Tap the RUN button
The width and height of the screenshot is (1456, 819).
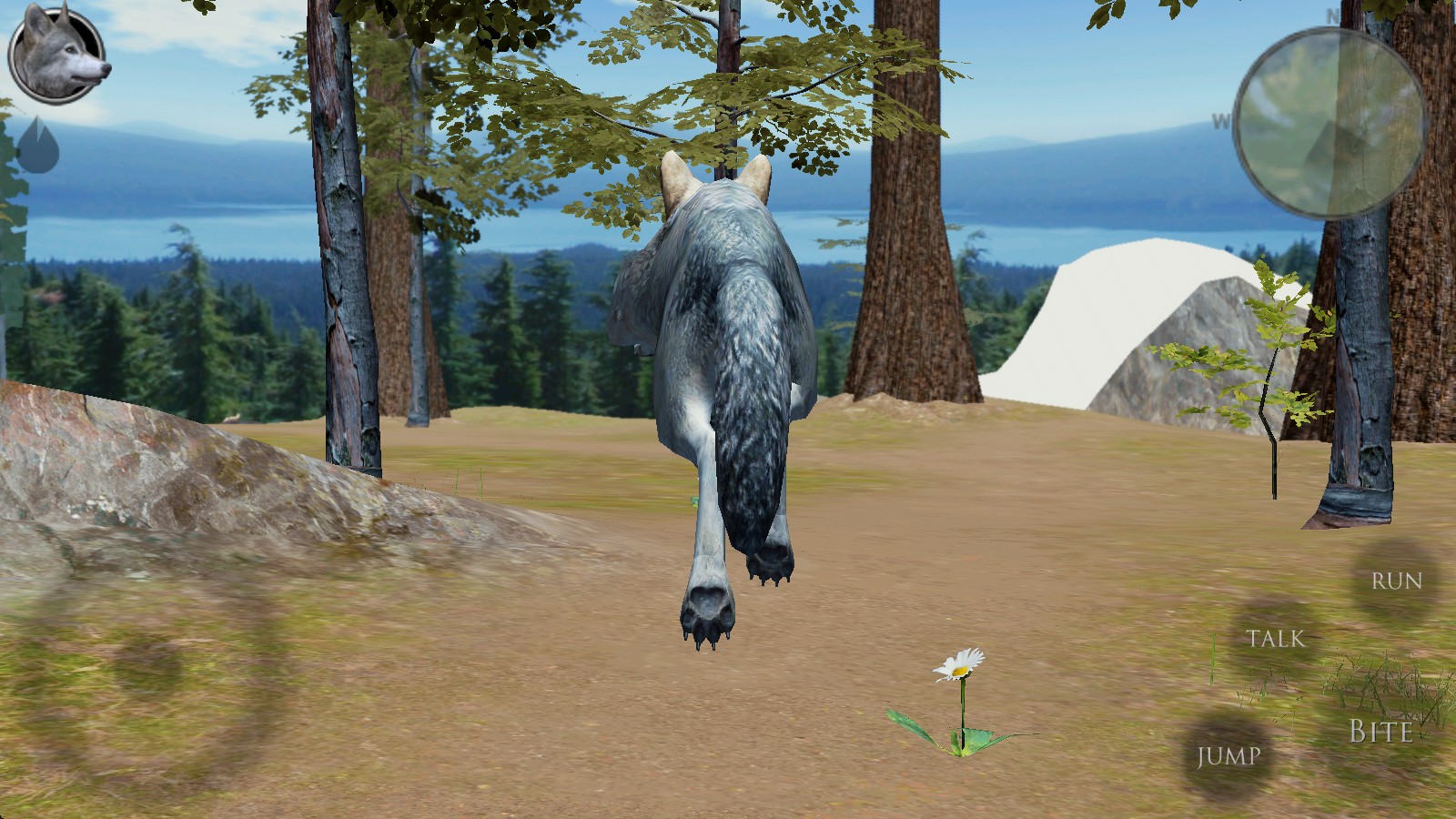pos(1396,581)
